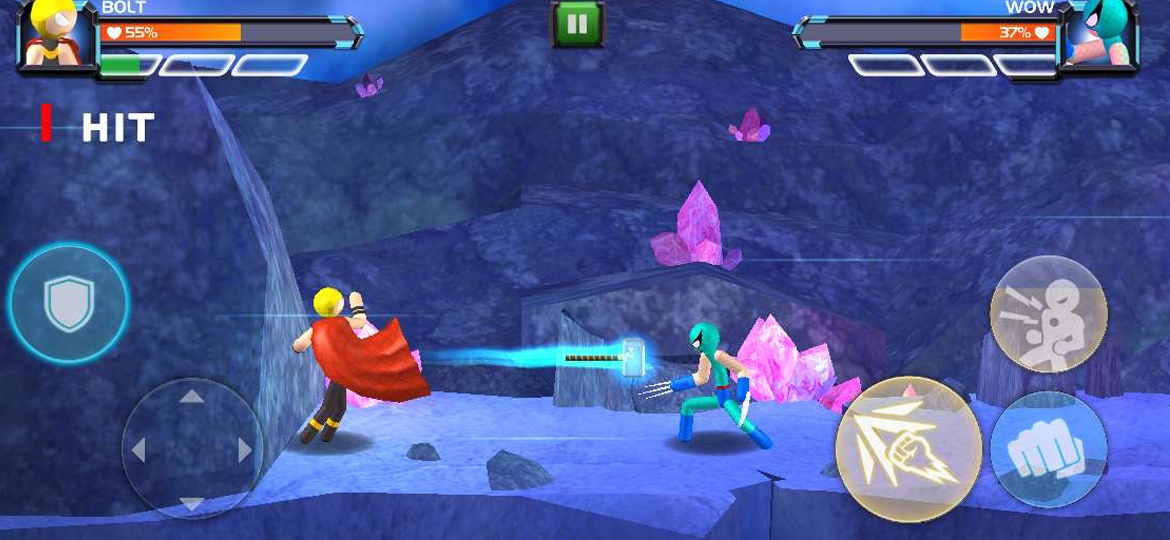Tap the fist punch attack button
1170x540 pixels.
(1048, 449)
